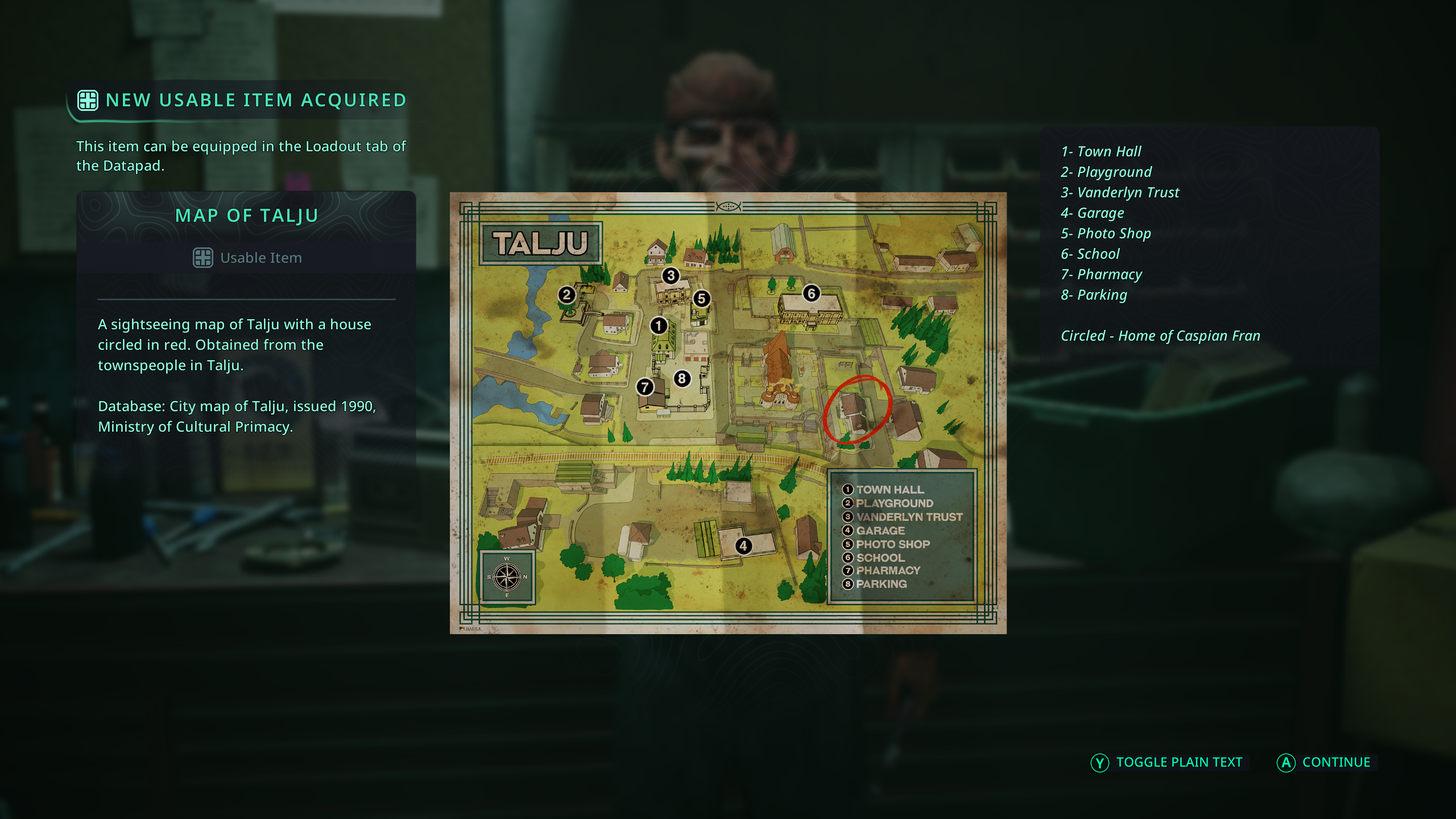
Task: Continue past the item acquired screen
Action: (1324, 762)
